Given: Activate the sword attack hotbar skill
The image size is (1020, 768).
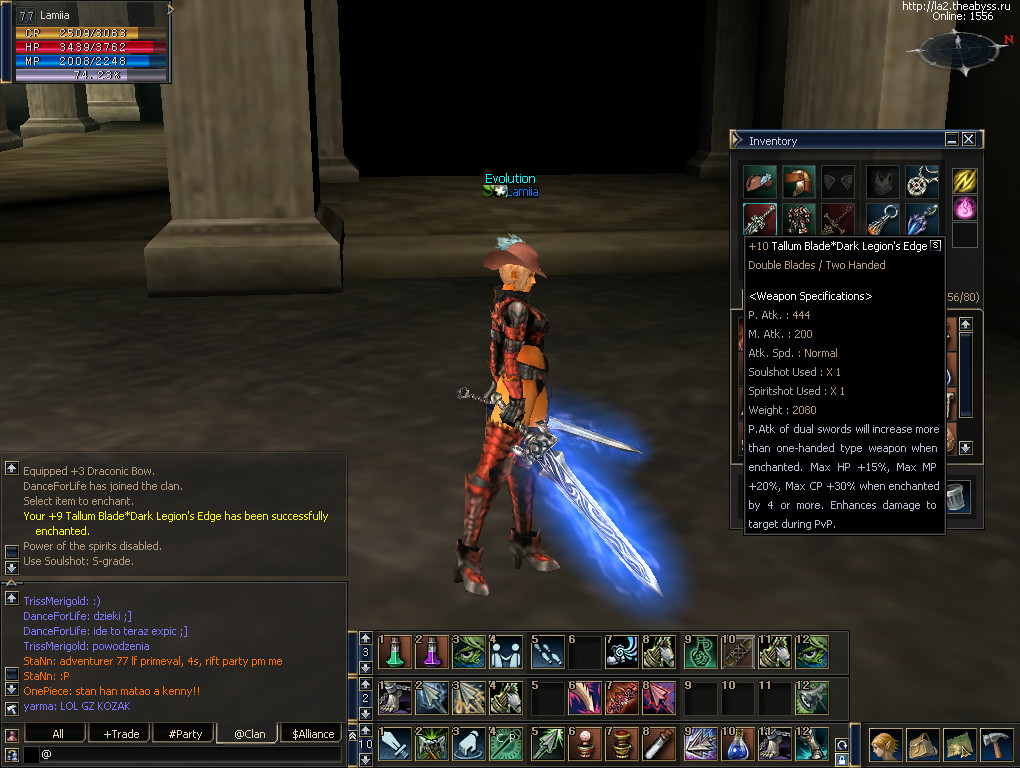Looking at the screenshot, I should pos(396,745).
